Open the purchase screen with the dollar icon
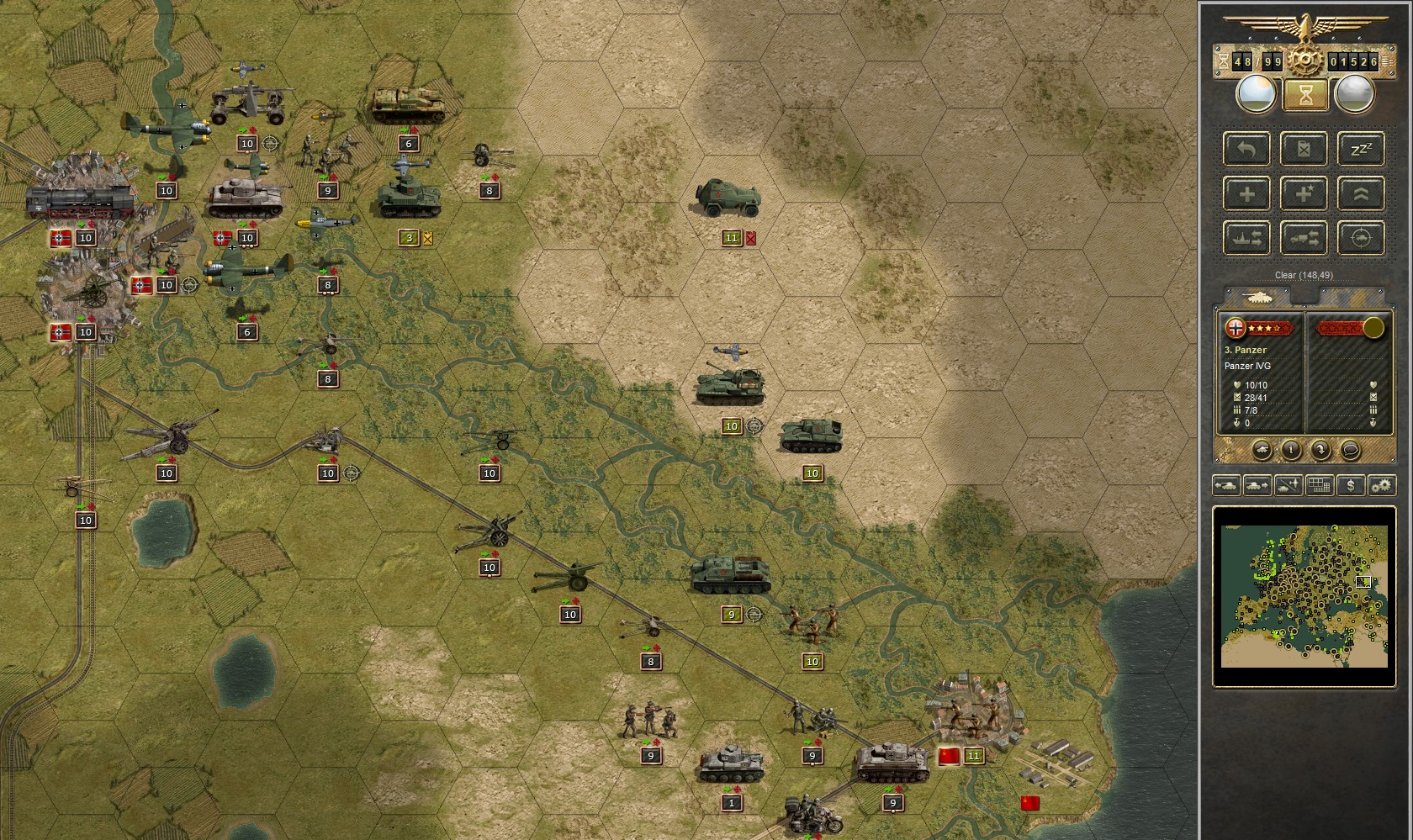This screenshot has height=840, width=1413. (1349, 485)
